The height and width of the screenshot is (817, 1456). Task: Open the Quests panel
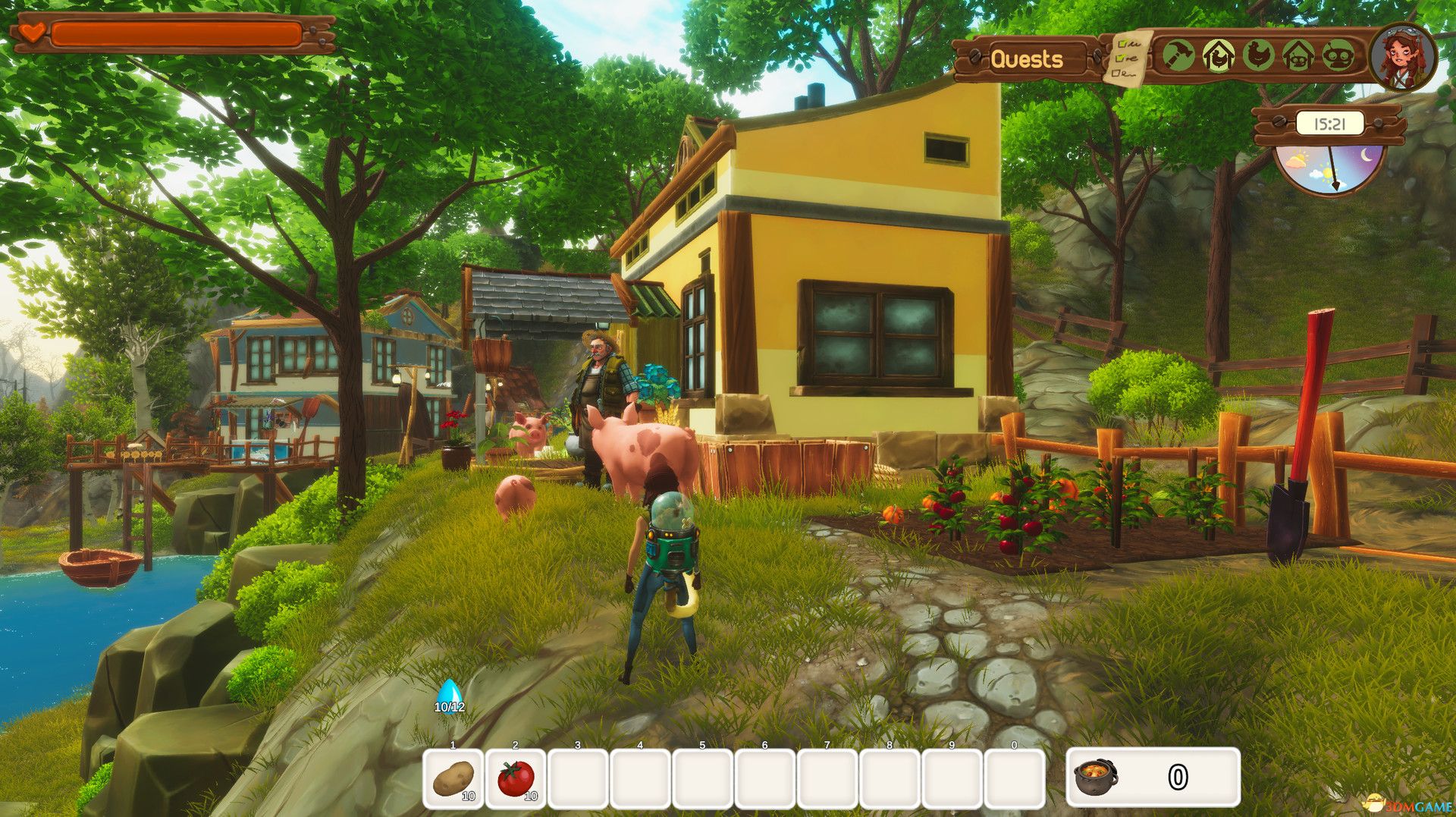[1027, 58]
